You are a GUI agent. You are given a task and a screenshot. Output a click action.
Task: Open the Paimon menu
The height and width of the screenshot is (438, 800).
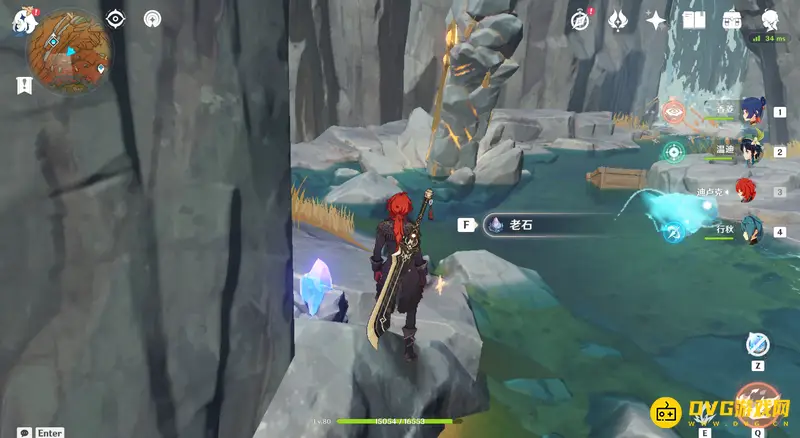pos(23,21)
